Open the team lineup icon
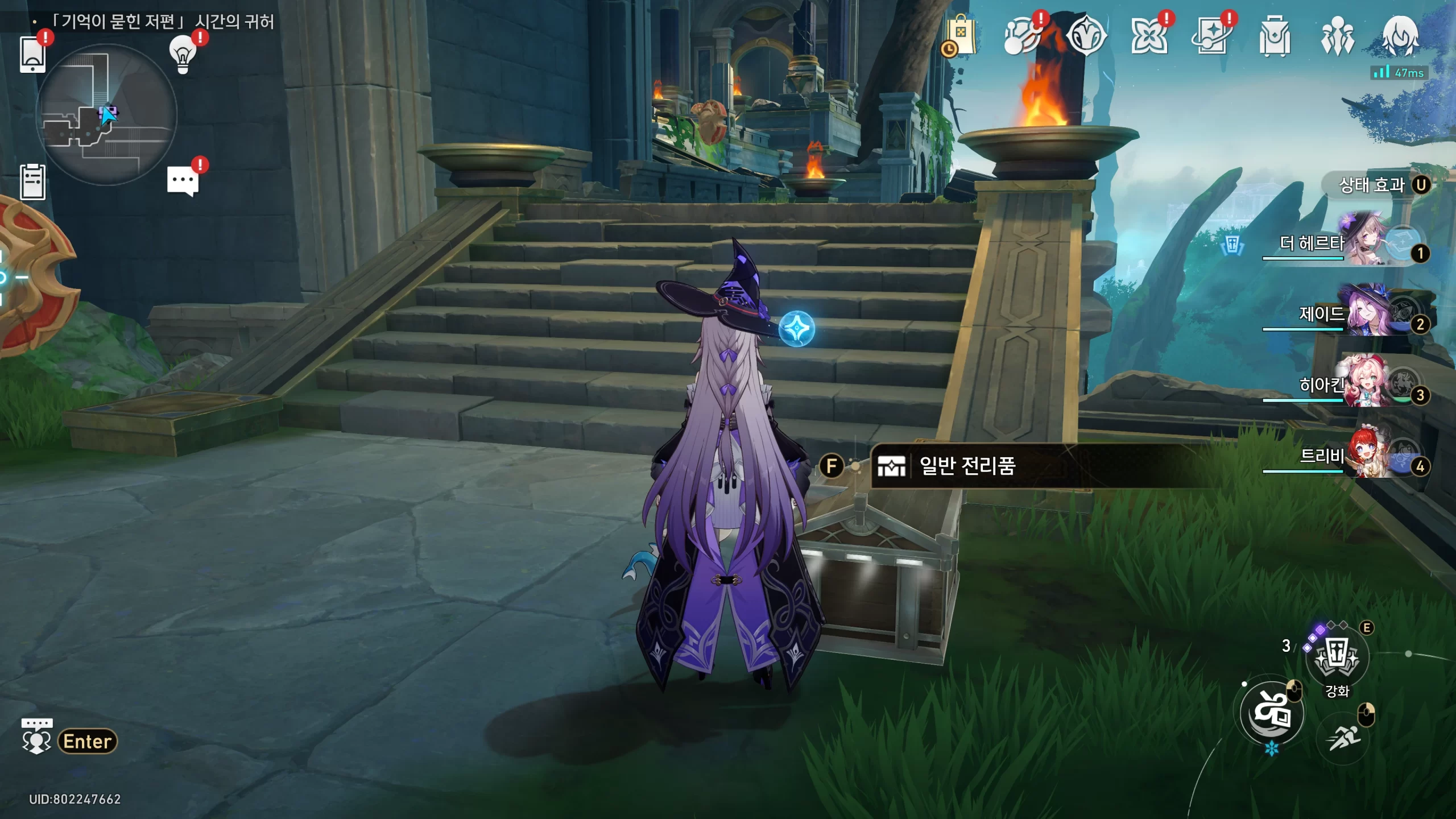 pyautogui.click(x=1337, y=36)
